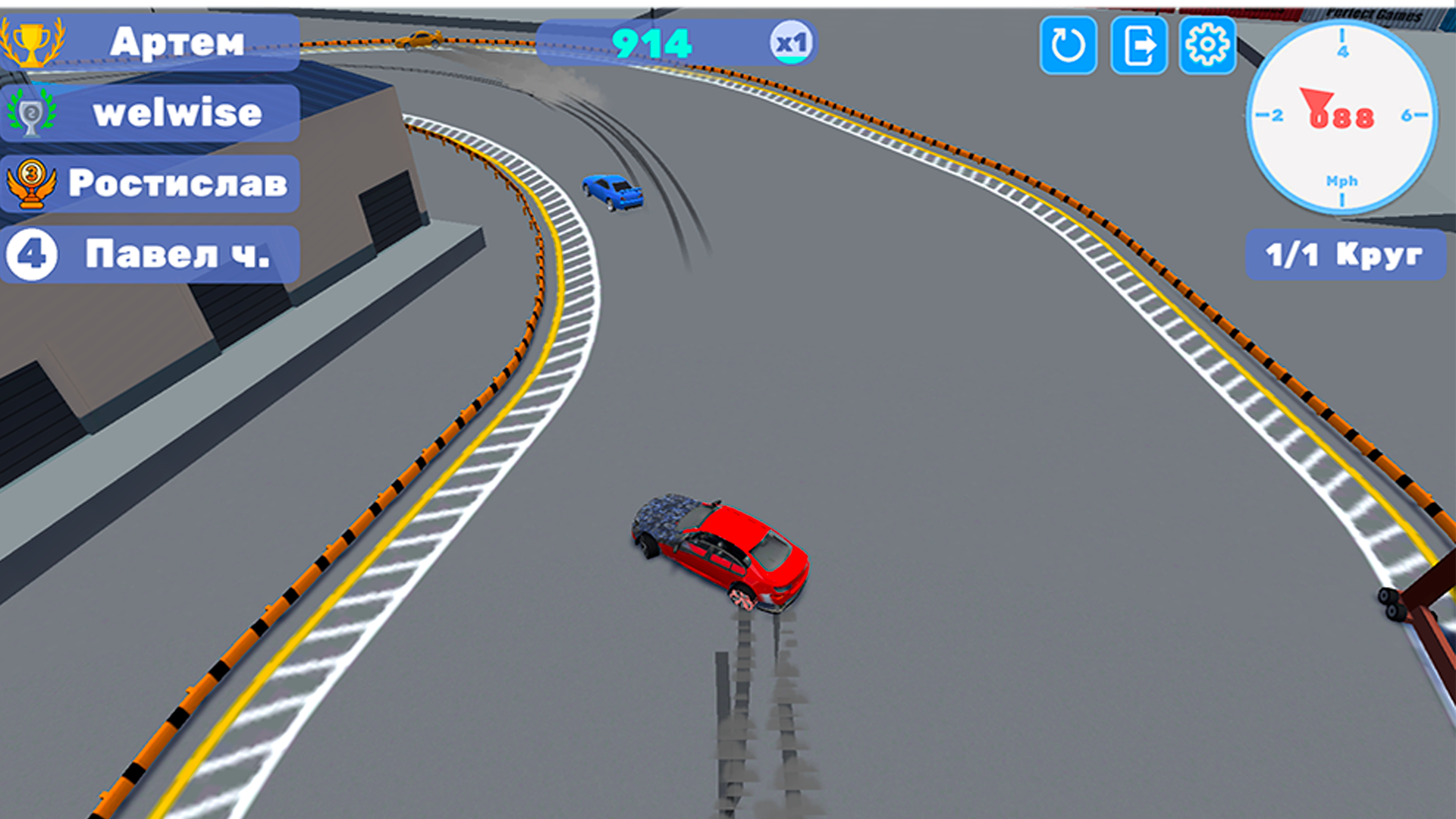Click the welwise player name
Image resolution: width=1456 pixels, height=819 pixels.
pyautogui.click(x=178, y=113)
